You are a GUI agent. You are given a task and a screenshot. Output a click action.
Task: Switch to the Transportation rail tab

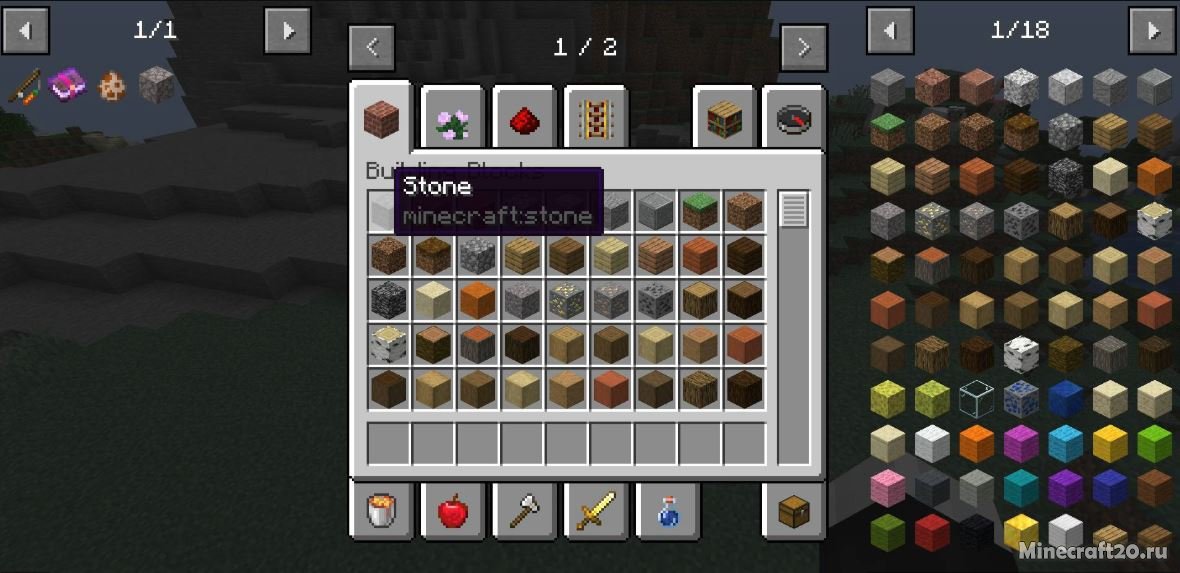pos(595,122)
